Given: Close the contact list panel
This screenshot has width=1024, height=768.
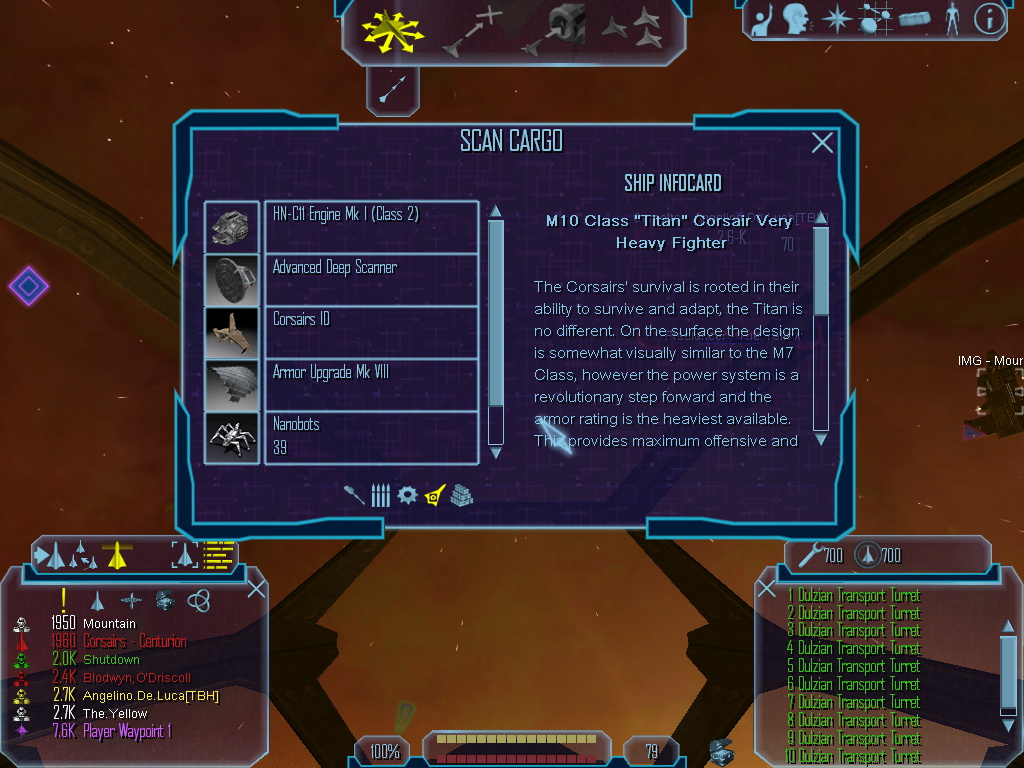Looking at the screenshot, I should tap(256, 588).
